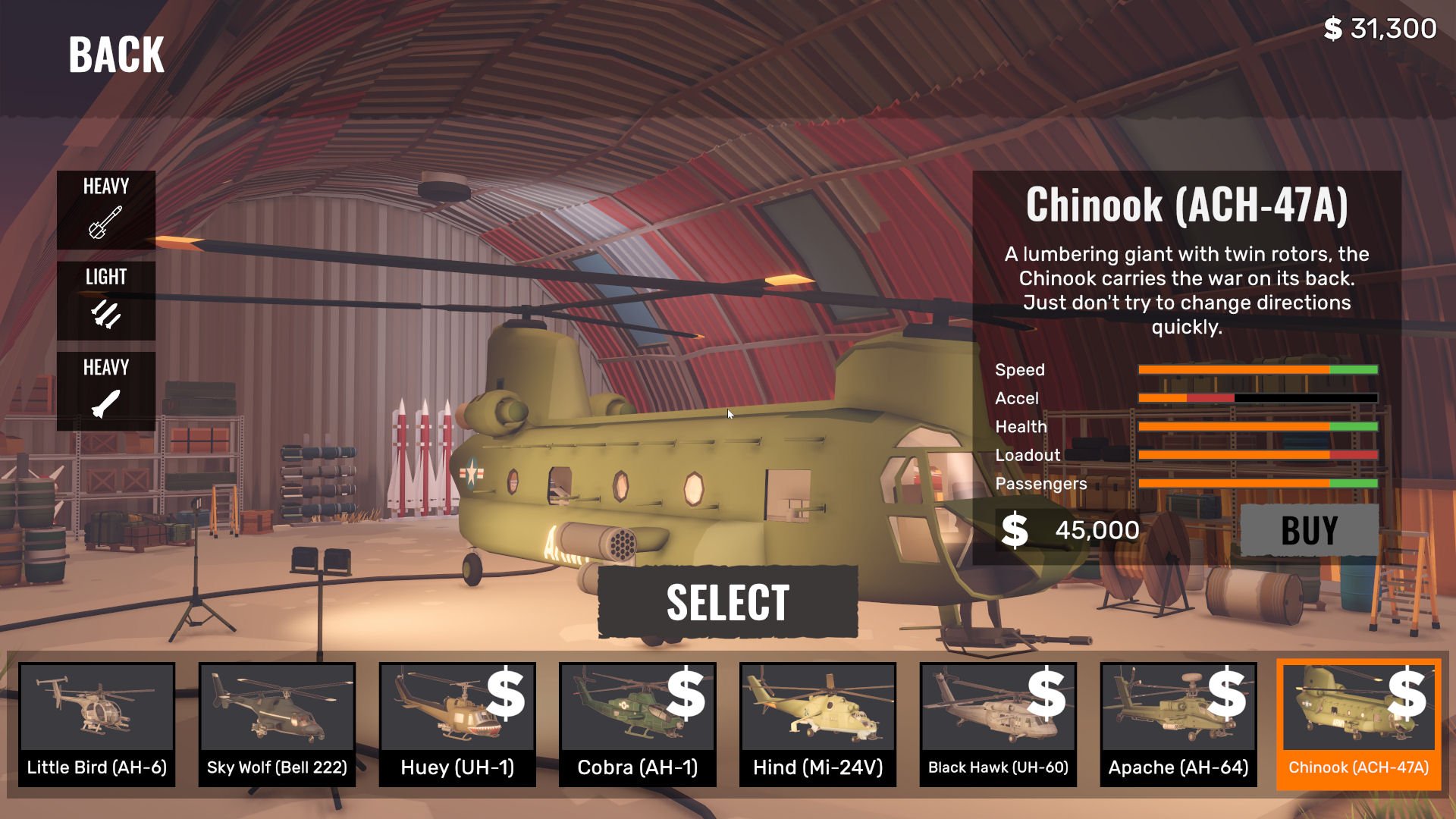
Task: Buy the Chinook for 45,000
Action: click(x=1309, y=530)
